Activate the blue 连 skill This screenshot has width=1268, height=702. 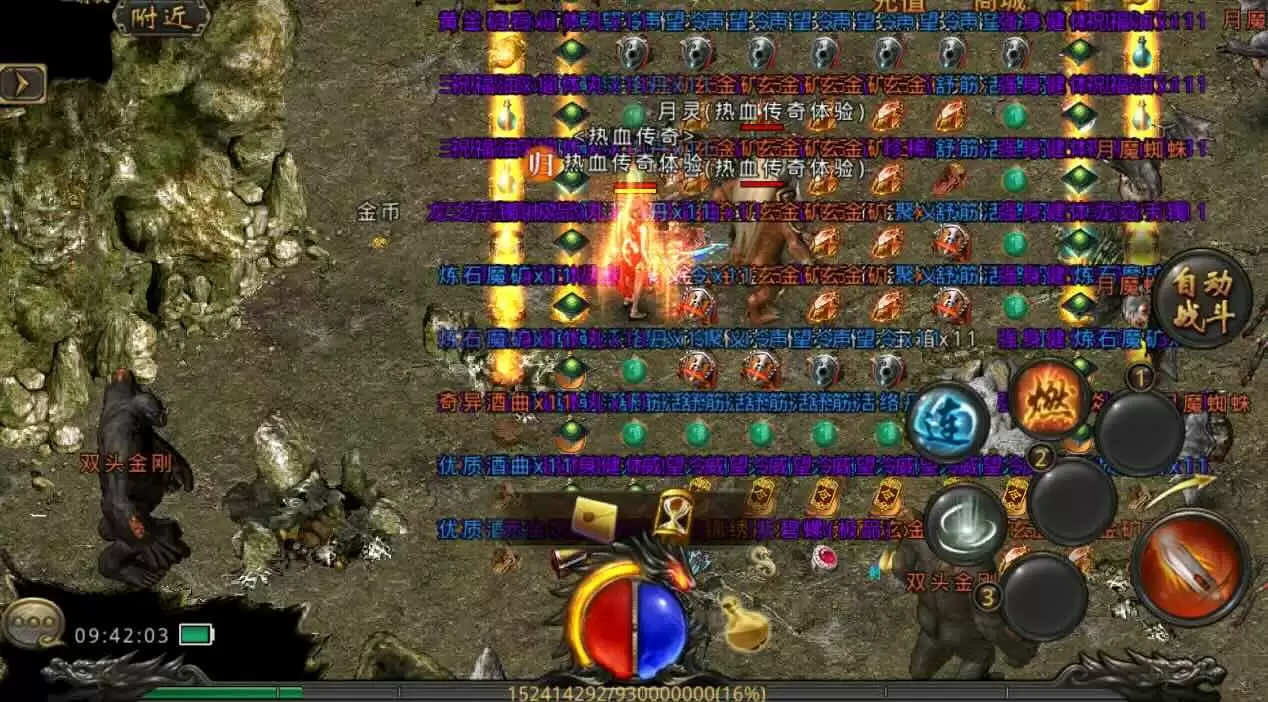pos(947,420)
